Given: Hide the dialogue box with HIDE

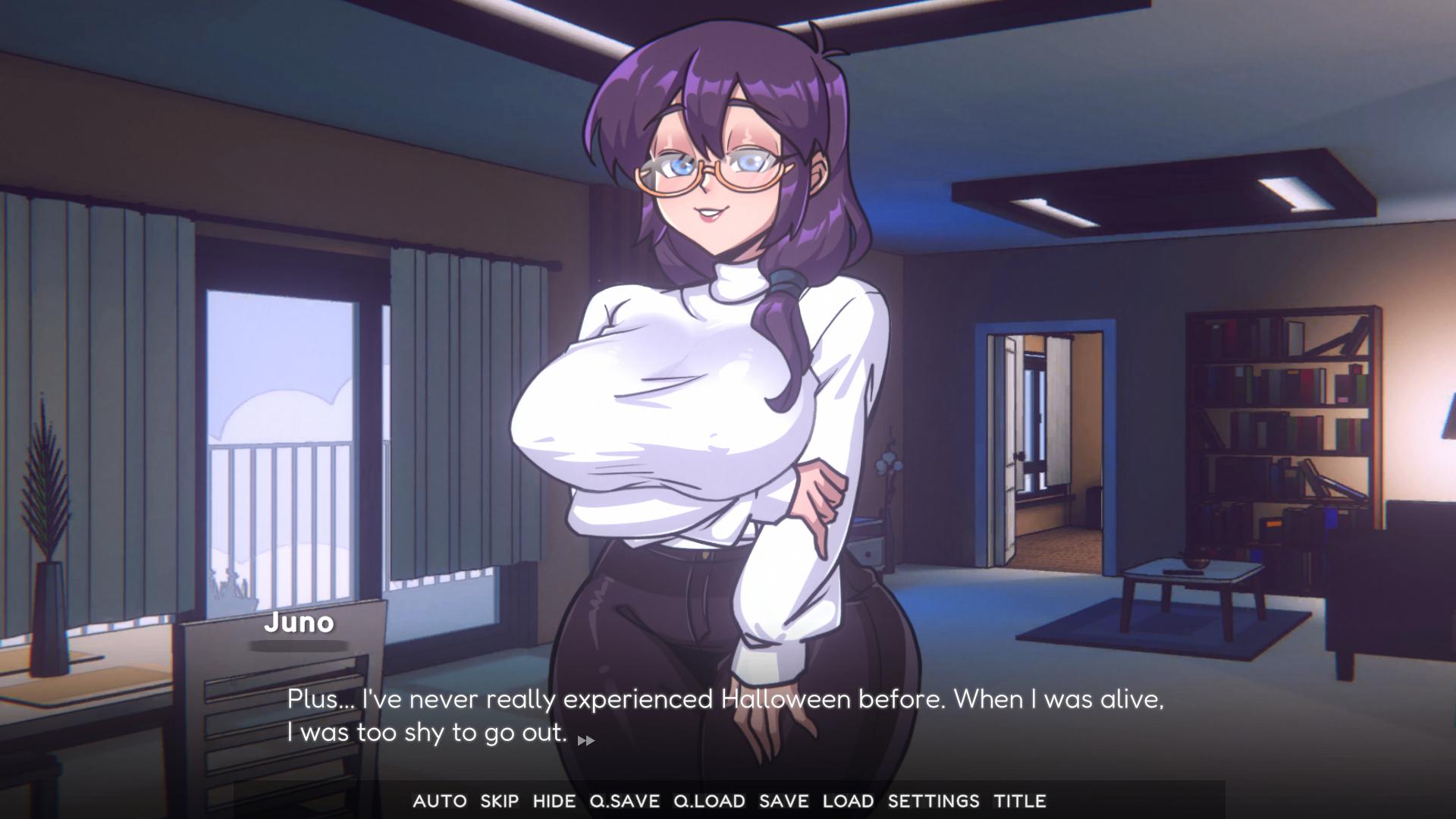Looking at the screenshot, I should tap(554, 801).
